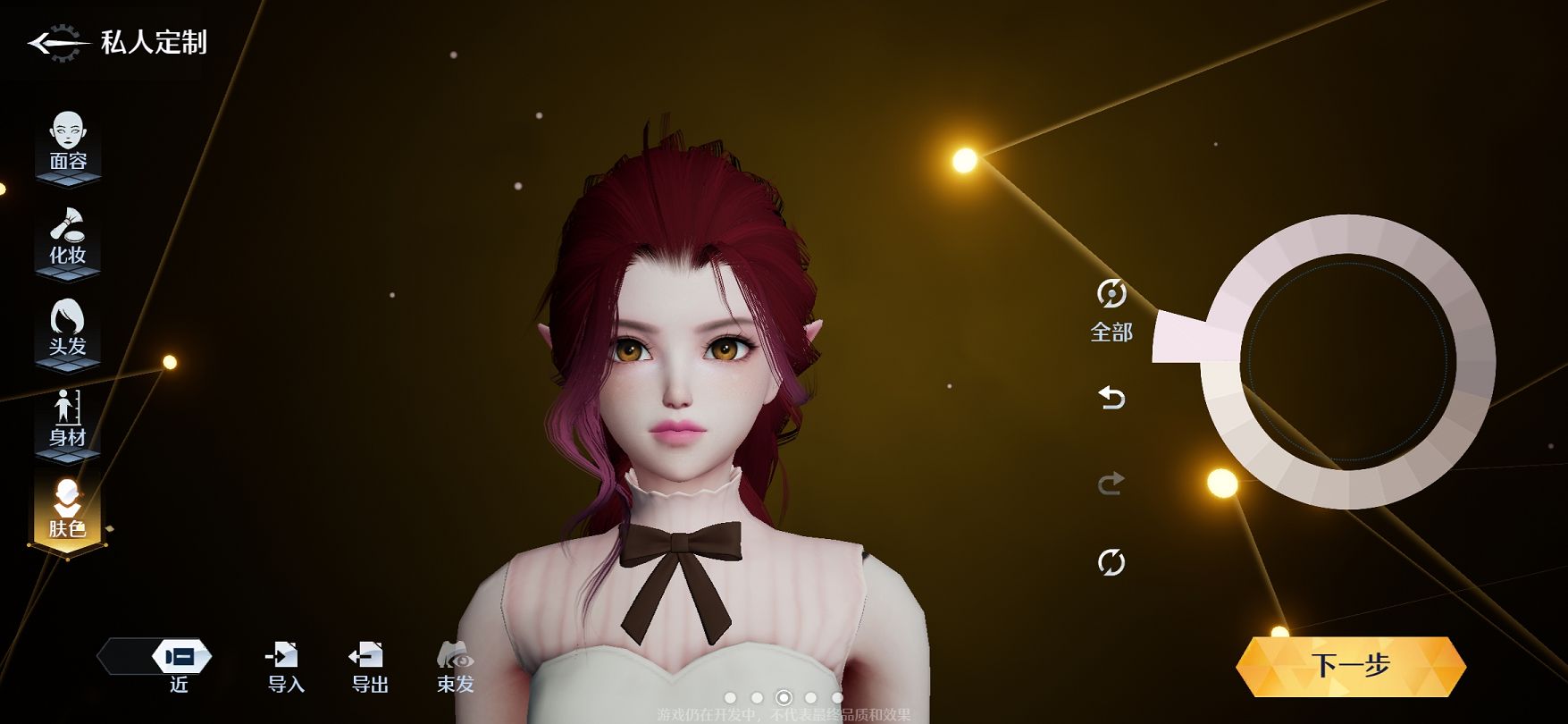Redo the change with the forward arrow
Screen dimensions: 1568x724
tap(1111, 484)
